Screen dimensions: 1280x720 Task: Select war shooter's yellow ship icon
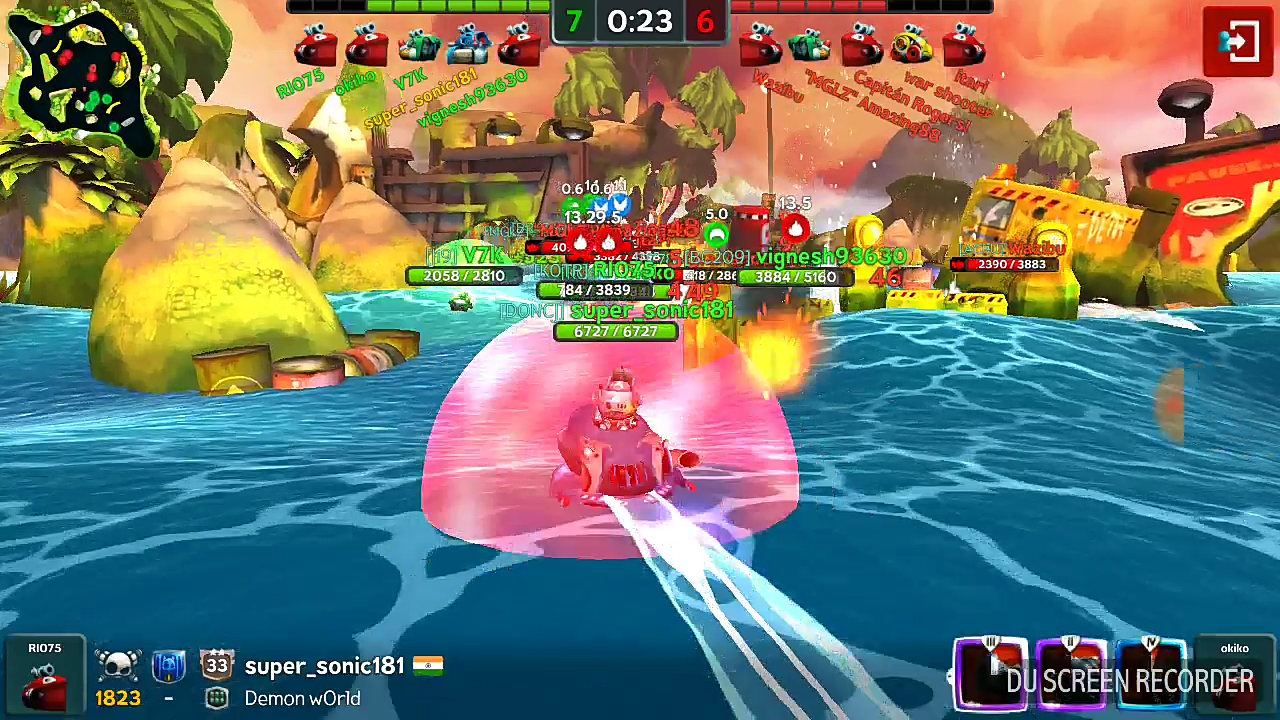pos(912,45)
